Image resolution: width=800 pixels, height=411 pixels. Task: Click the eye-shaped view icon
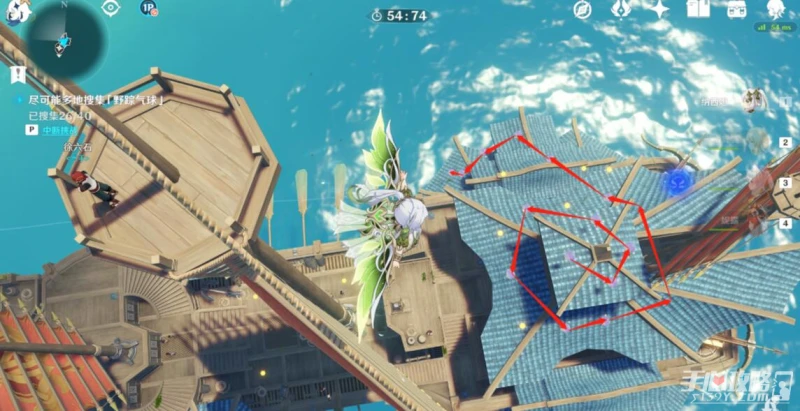110,9
